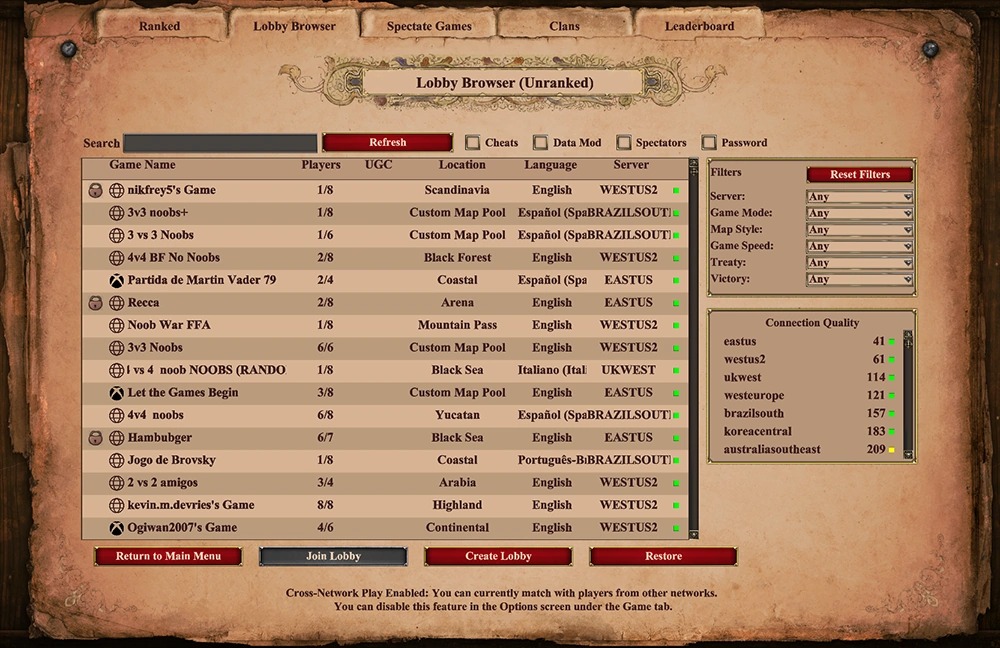This screenshot has height=648, width=1000.
Task: Click the Restore button
Action: pyautogui.click(x=663, y=556)
